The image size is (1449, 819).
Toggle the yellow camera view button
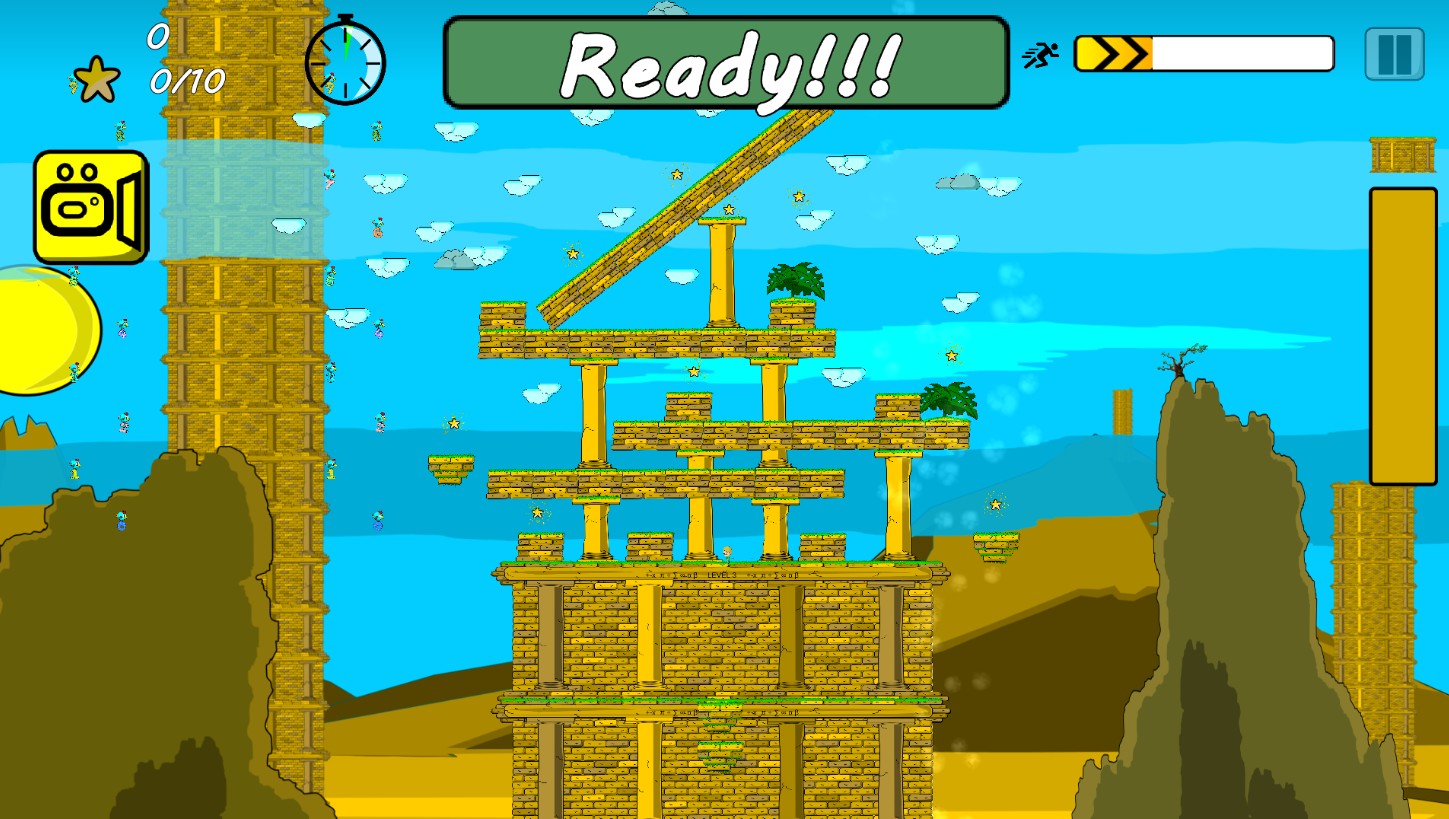point(90,207)
